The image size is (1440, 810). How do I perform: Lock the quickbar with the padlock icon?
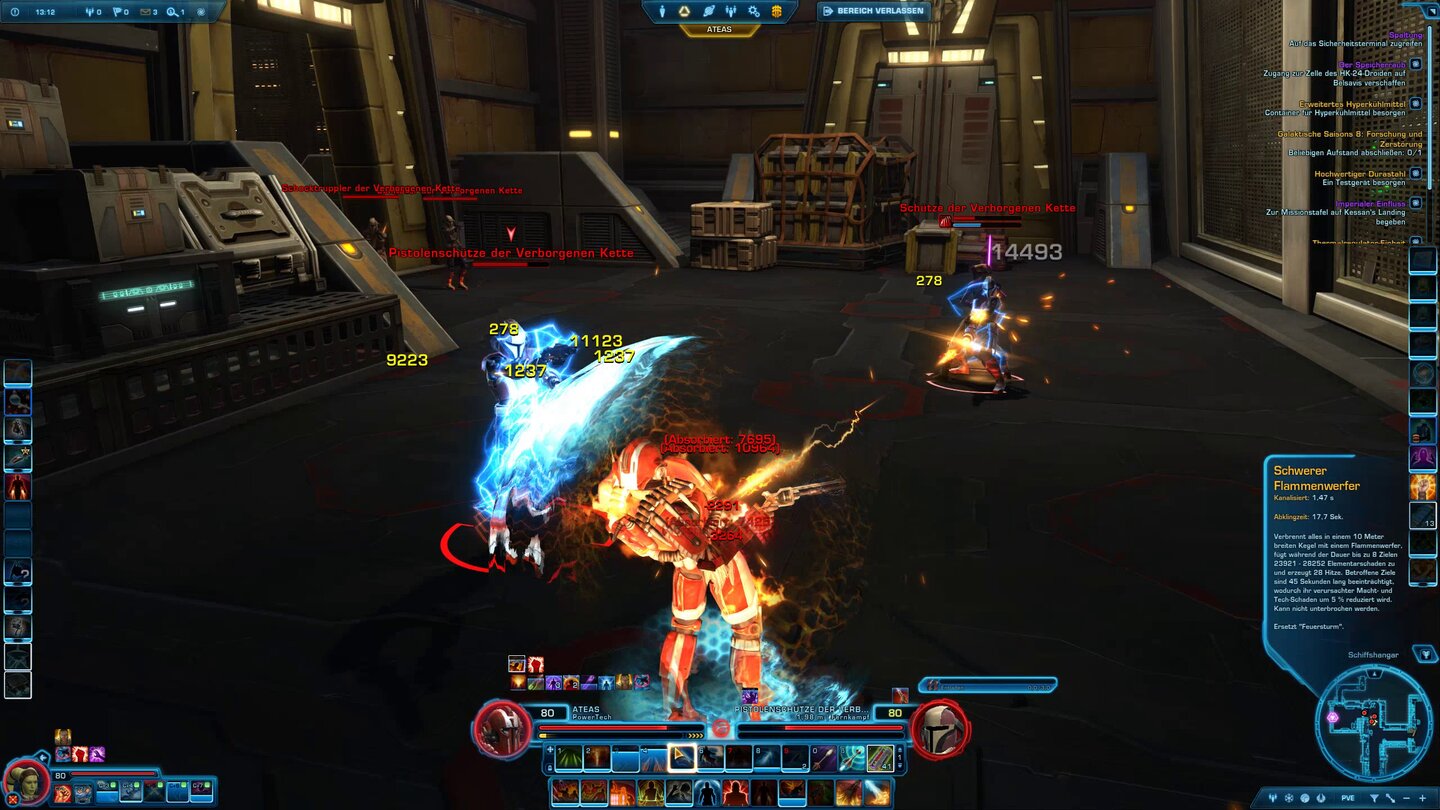click(549, 768)
